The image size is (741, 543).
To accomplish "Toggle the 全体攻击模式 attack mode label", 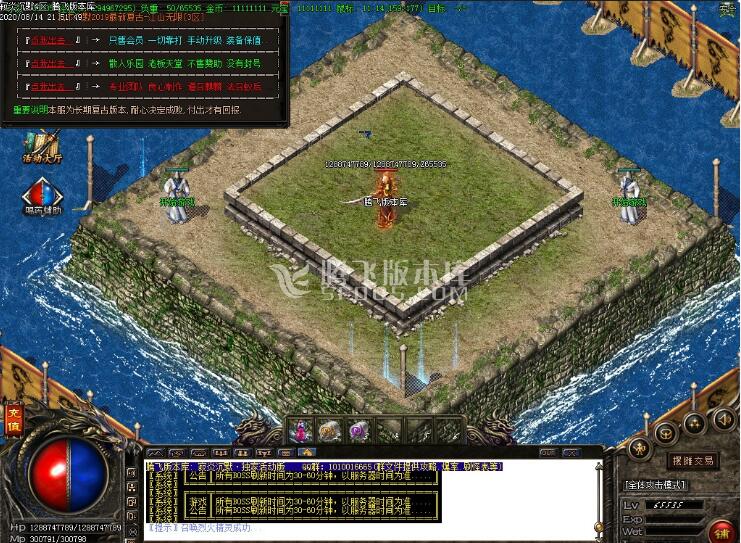I will tap(655, 484).
